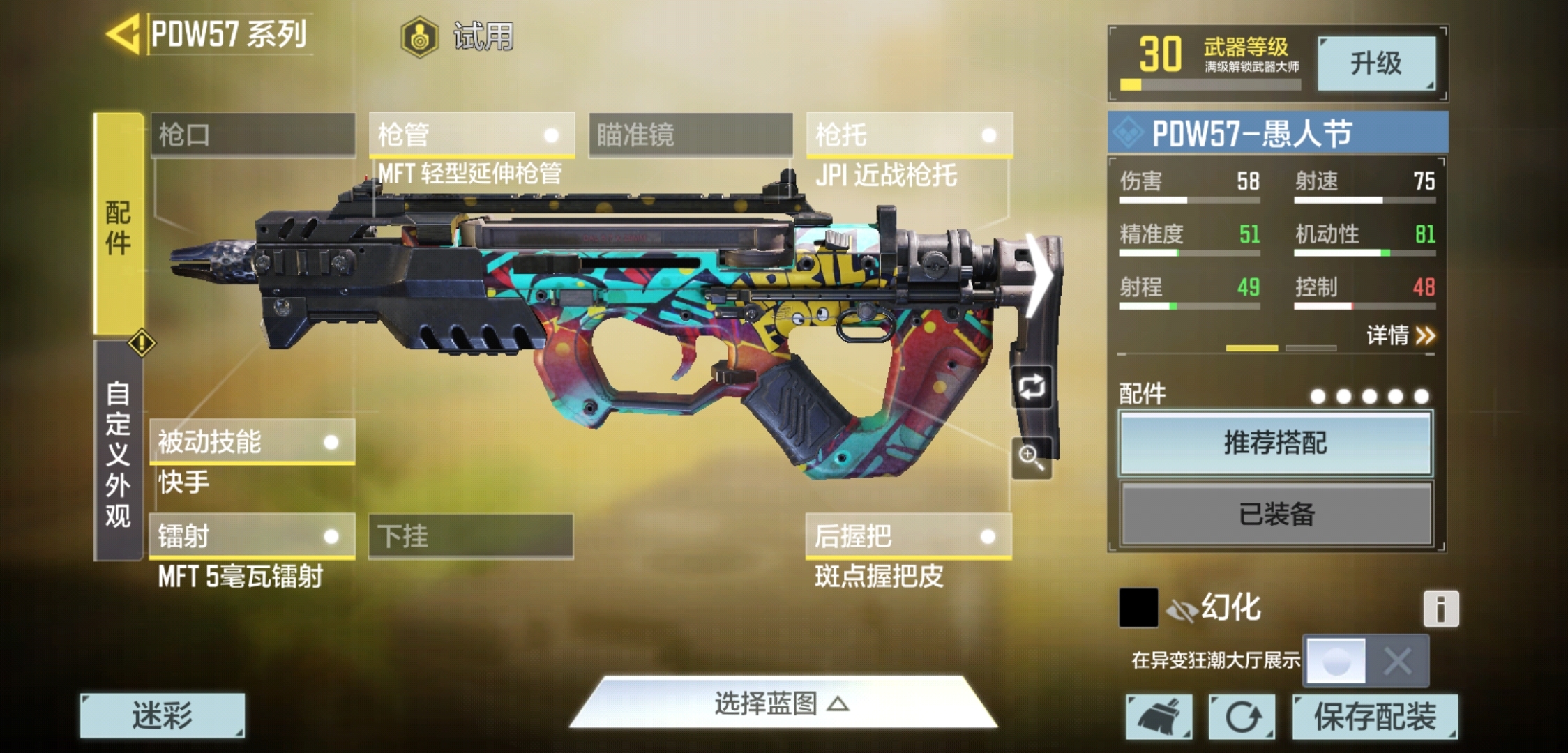Open the 枪托 stock attachment slot

(x=909, y=135)
